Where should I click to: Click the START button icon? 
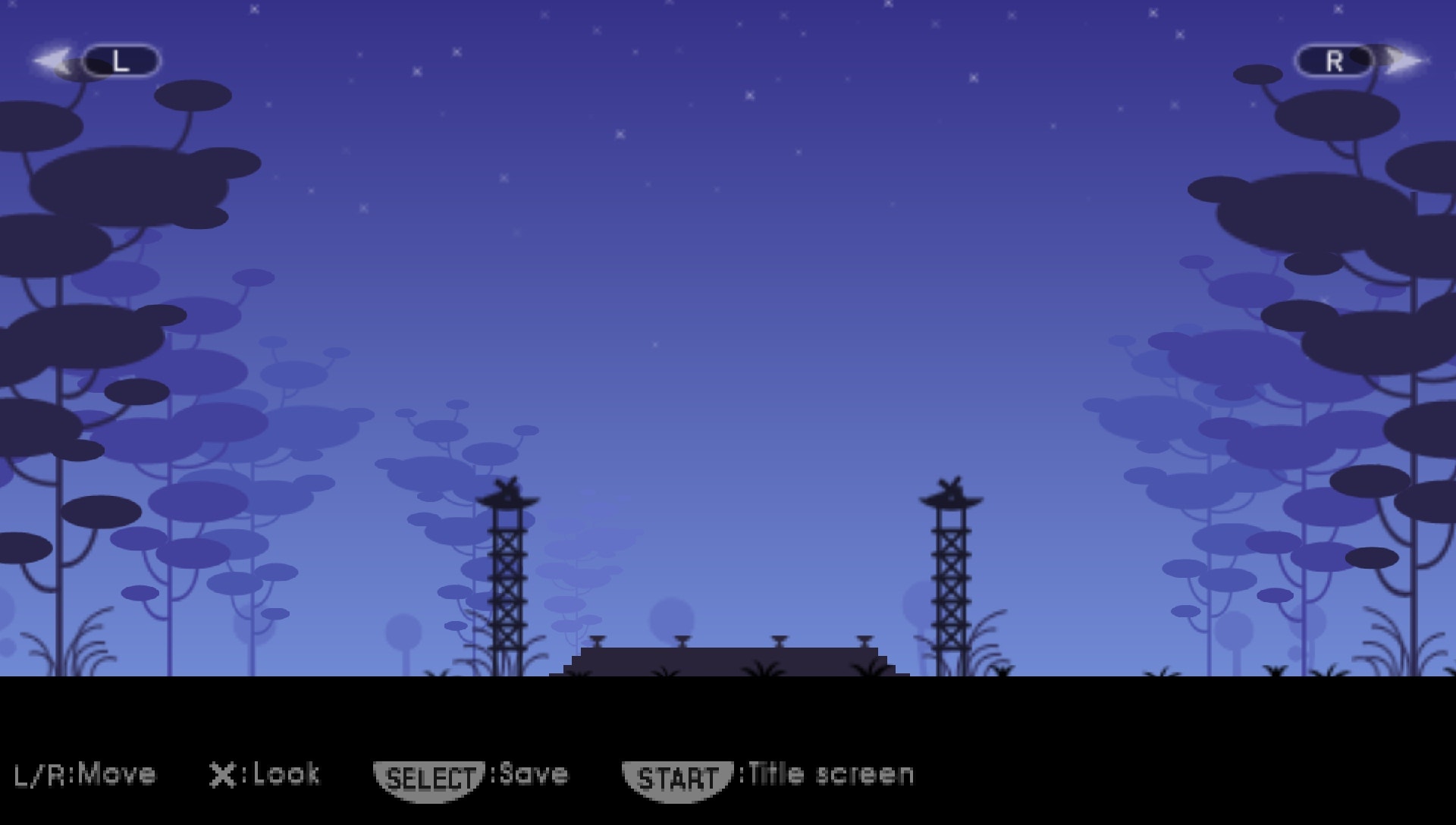click(678, 775)
